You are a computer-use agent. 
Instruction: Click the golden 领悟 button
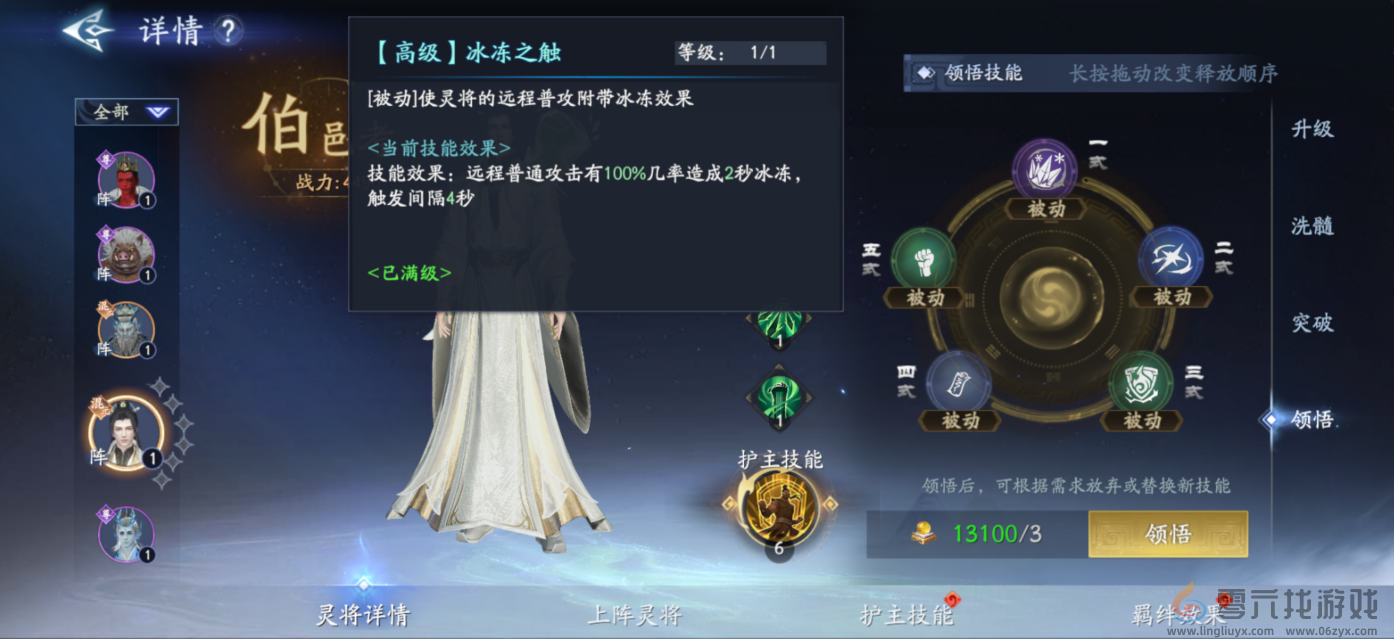pos(1167,534)
